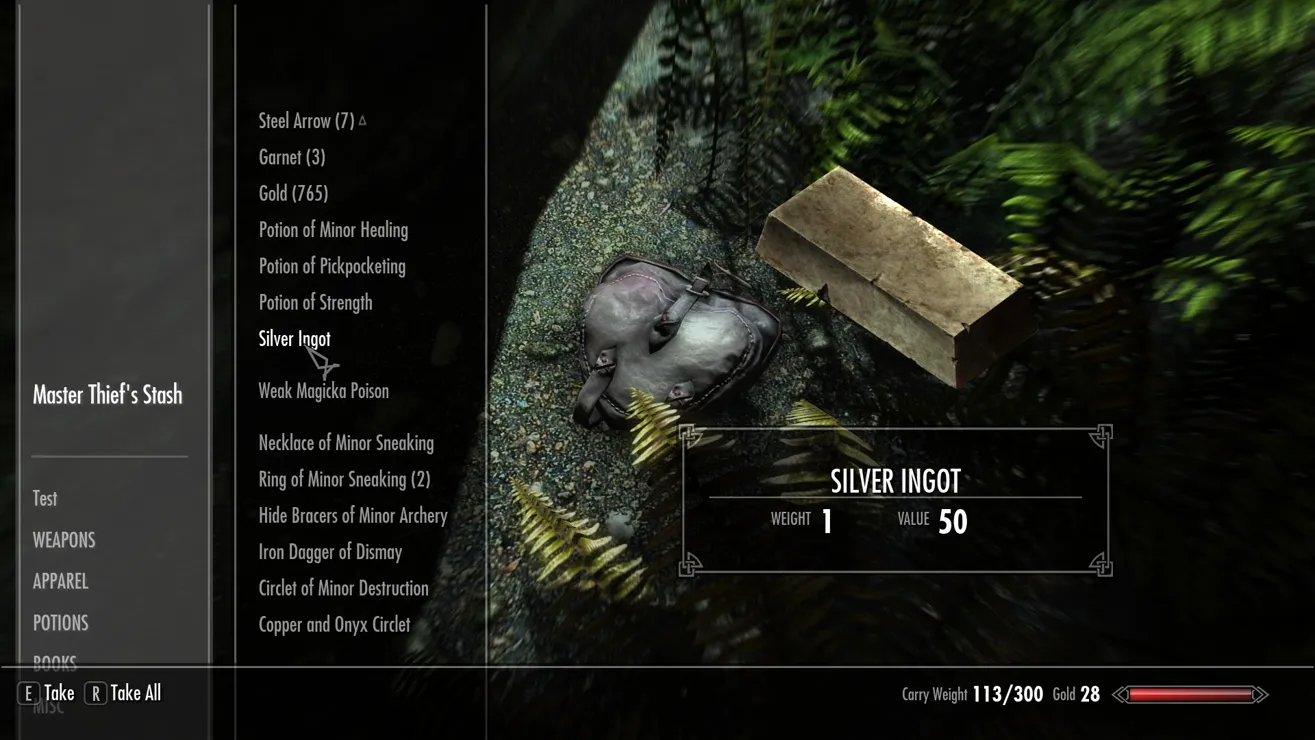
Task: Choose the Iron Dagger of Dismay
Action: tap(330, 552)
